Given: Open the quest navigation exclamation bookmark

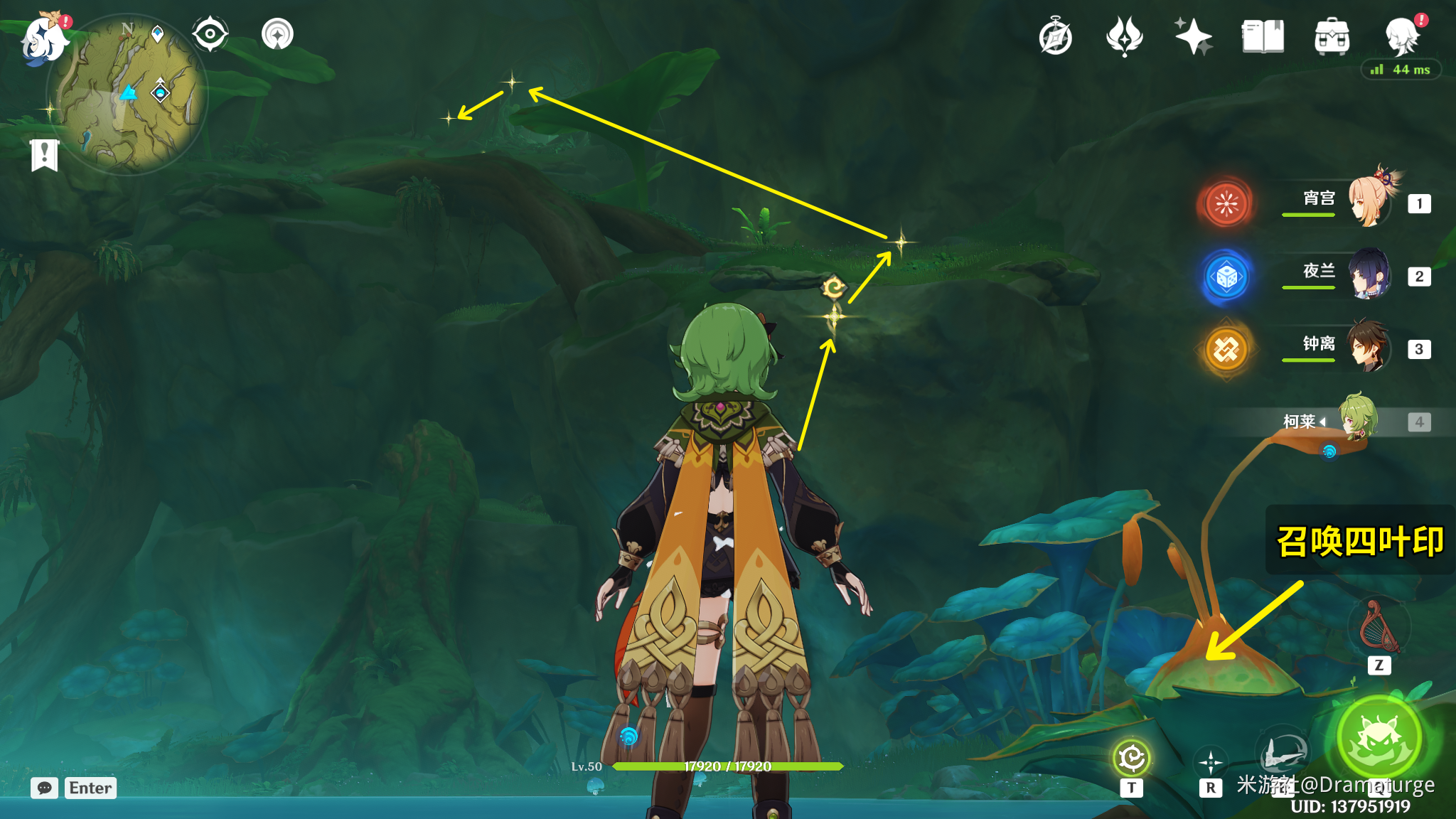Looking at the screenshot, I should (44, 154).
